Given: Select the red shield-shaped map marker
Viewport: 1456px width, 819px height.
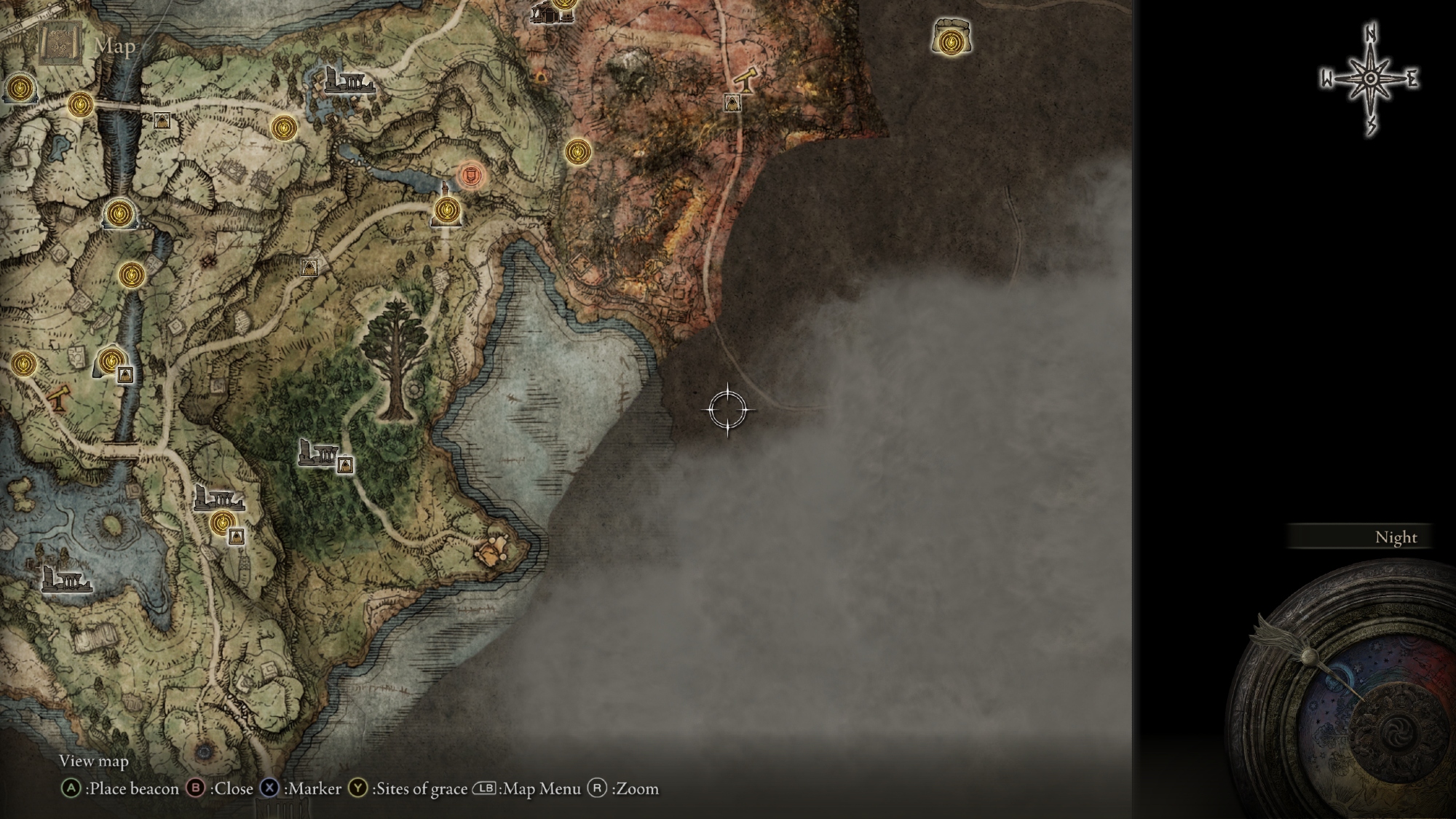Looking at the screenshot, I should [x=471, y=175].
